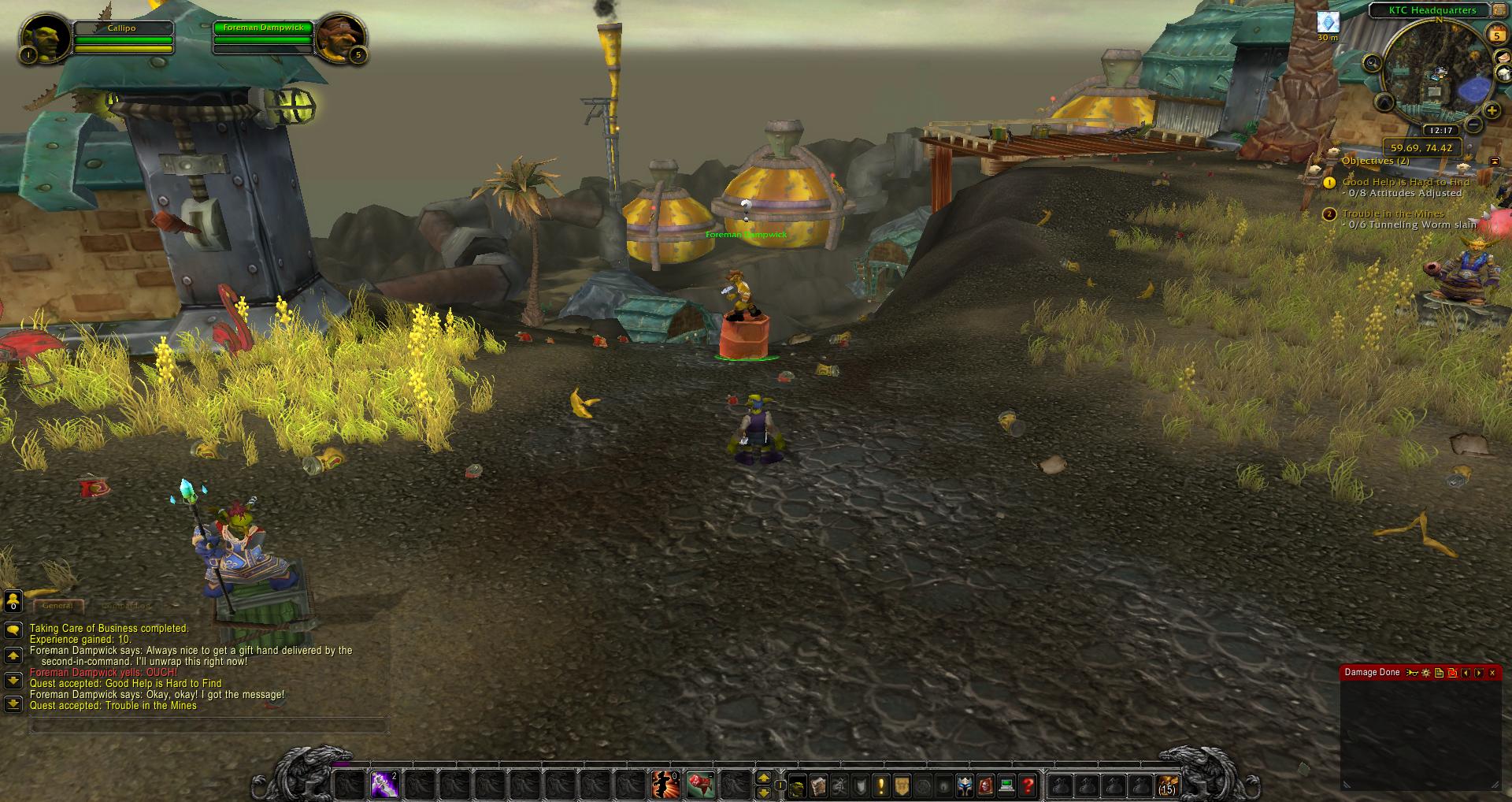Image resolution: width=1512 pixels, height=802 pixels.
Task: Open the quest log exclamation mark button
Action: pyautogui.click(x=880, y=785)
